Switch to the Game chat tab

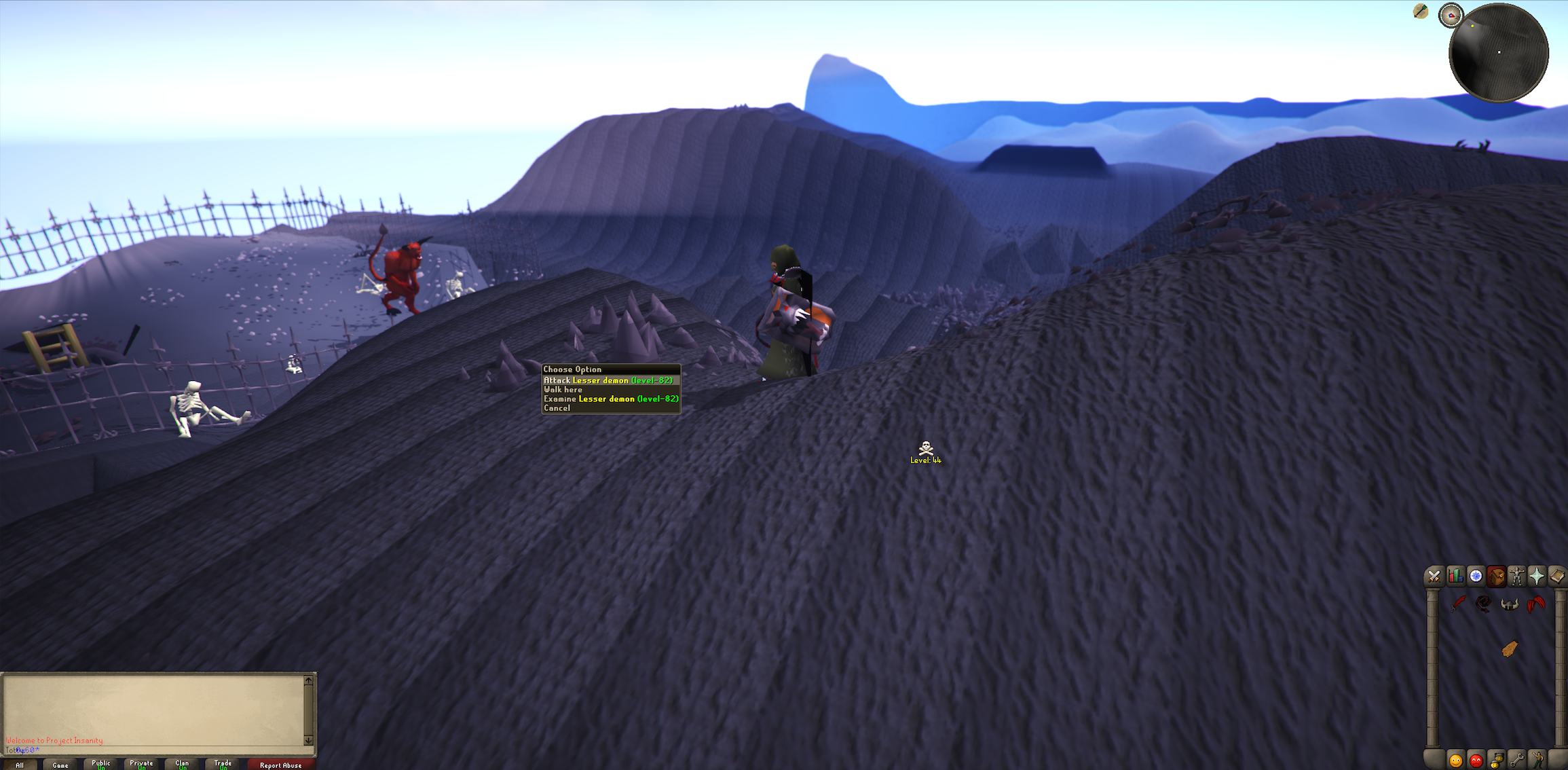click(x=61, y=763)
